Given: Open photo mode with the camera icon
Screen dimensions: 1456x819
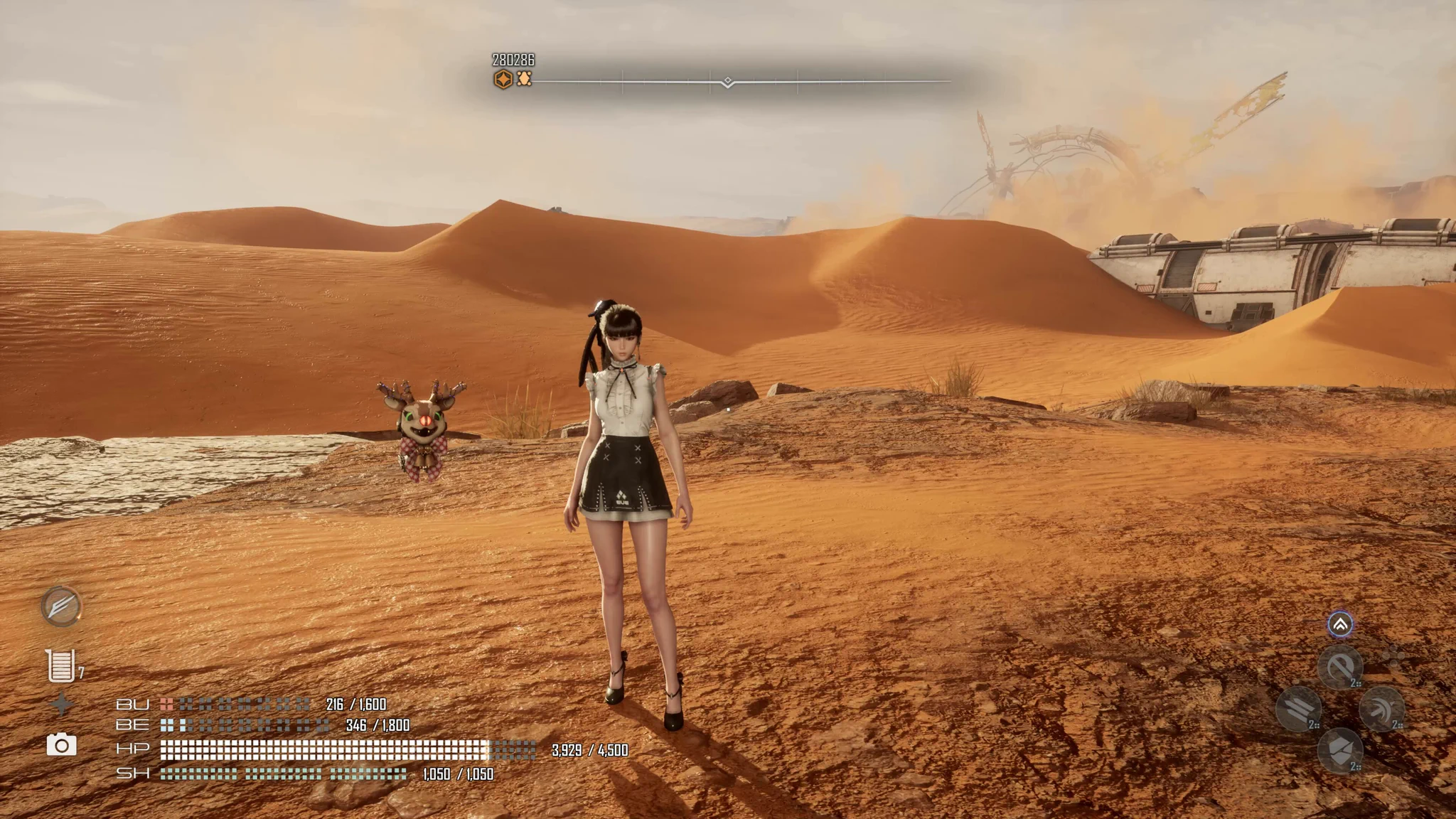Looking at the screenshot, I should click(62, 744).
